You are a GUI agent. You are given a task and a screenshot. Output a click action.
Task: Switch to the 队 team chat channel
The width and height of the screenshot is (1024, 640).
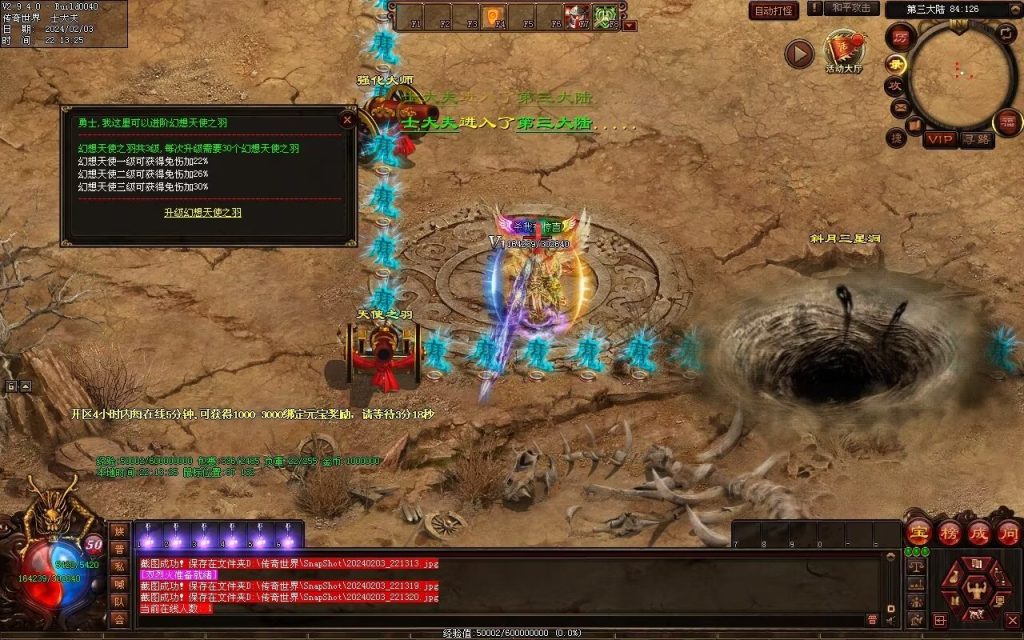click(119, 602)
